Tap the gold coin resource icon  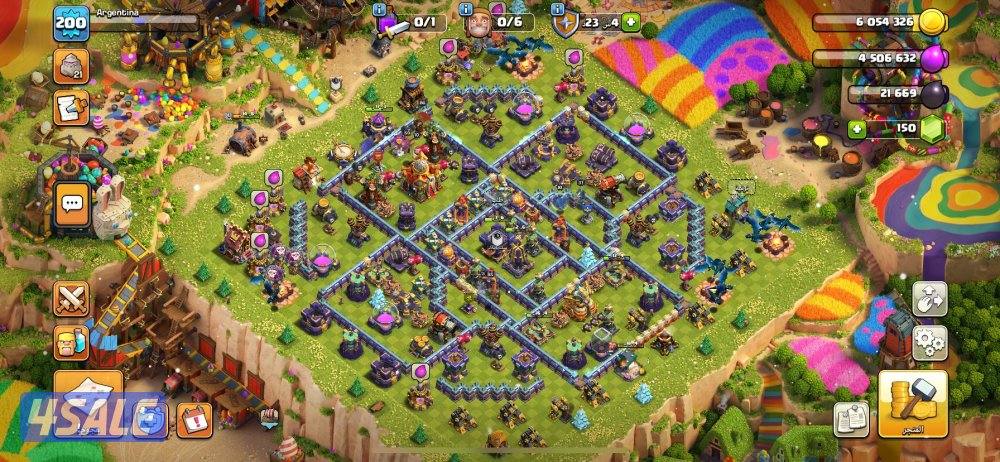click(932, 22)
